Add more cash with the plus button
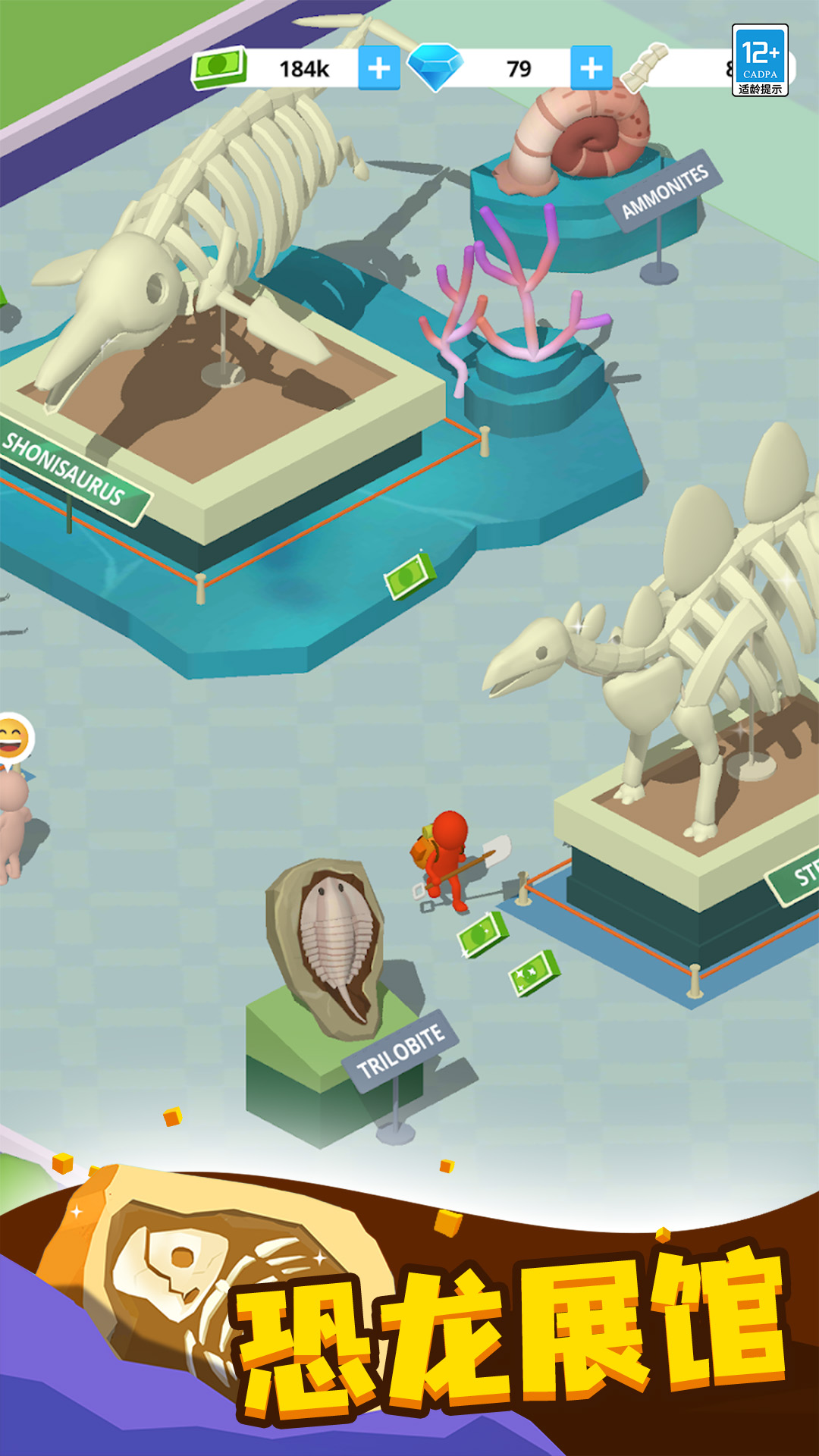The width and height of the screenshot is (819, 1456). (x=378, y=68)
